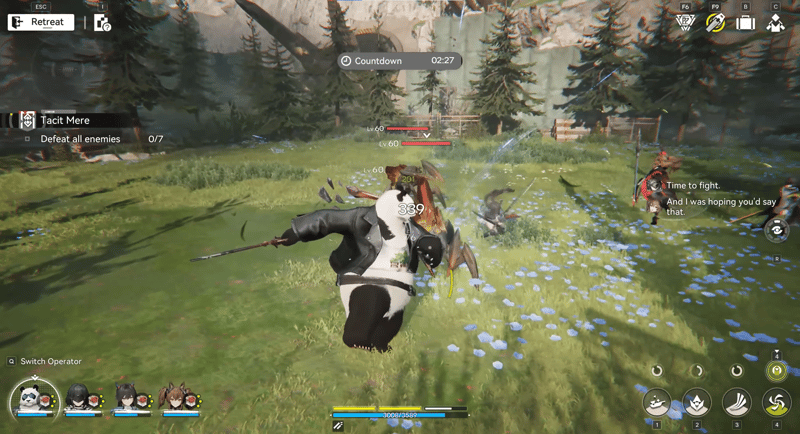Activate the fourth skill with the pinwheel icon
Viewport: 800px width, 434px height.
776,402
